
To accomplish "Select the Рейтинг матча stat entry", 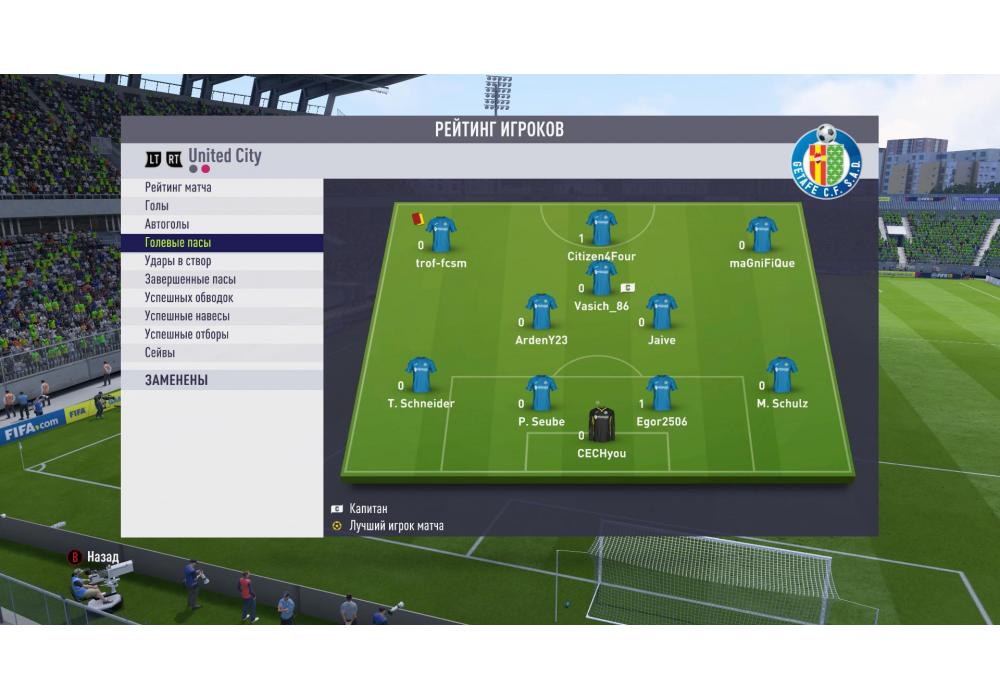I will coord(178,188).
